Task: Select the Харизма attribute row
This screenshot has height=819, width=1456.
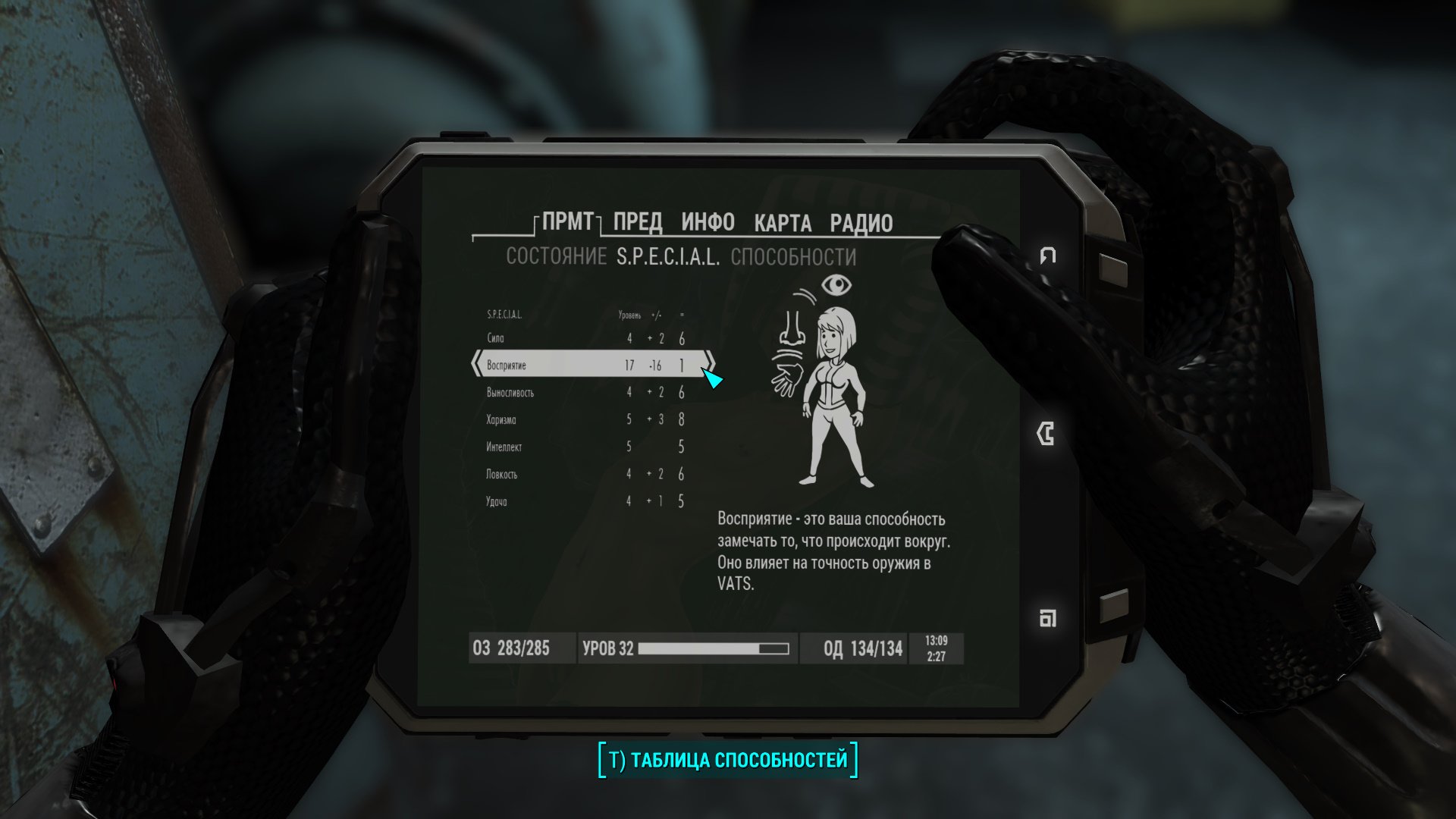Action: click(584, 420)
